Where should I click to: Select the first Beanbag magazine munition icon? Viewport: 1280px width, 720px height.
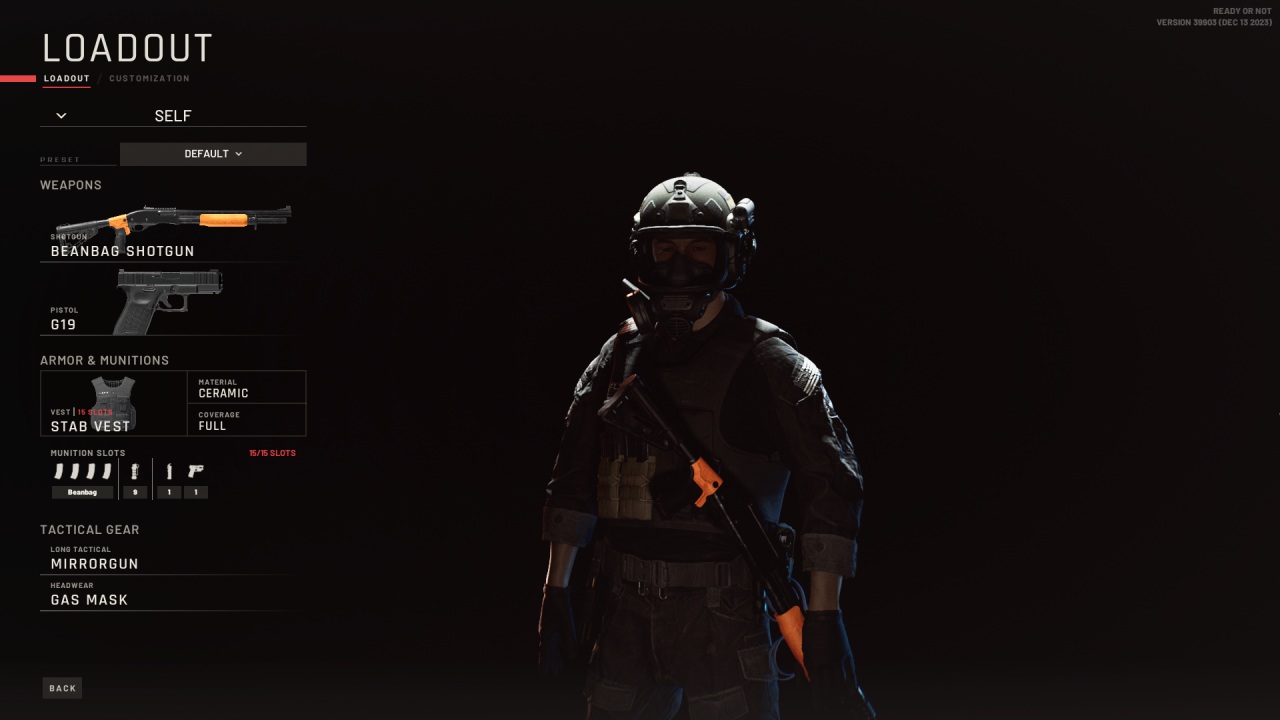(60, 470)
